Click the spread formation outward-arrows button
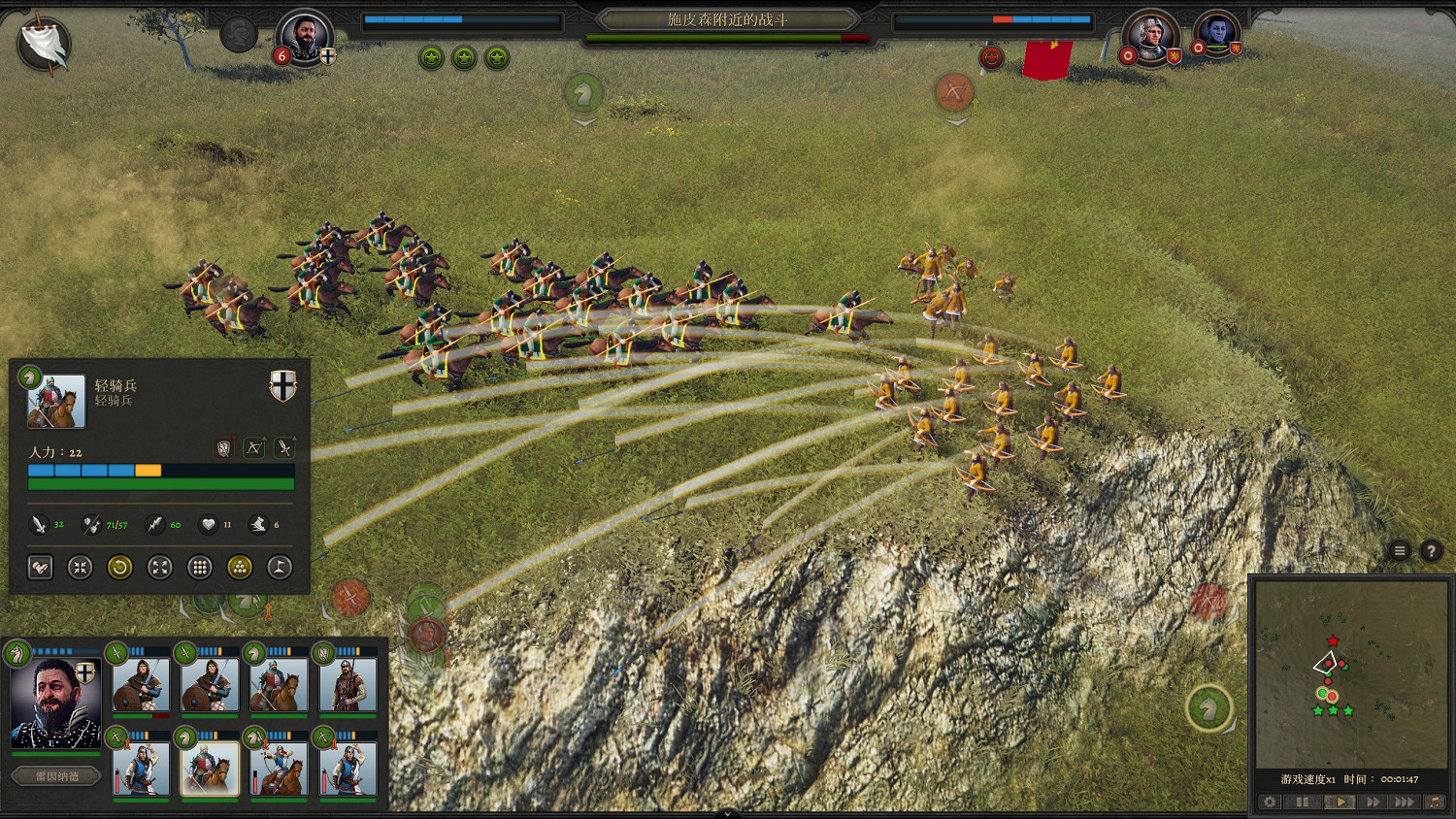This screenshot has width=1456, height=819. [x=160, y=568]
